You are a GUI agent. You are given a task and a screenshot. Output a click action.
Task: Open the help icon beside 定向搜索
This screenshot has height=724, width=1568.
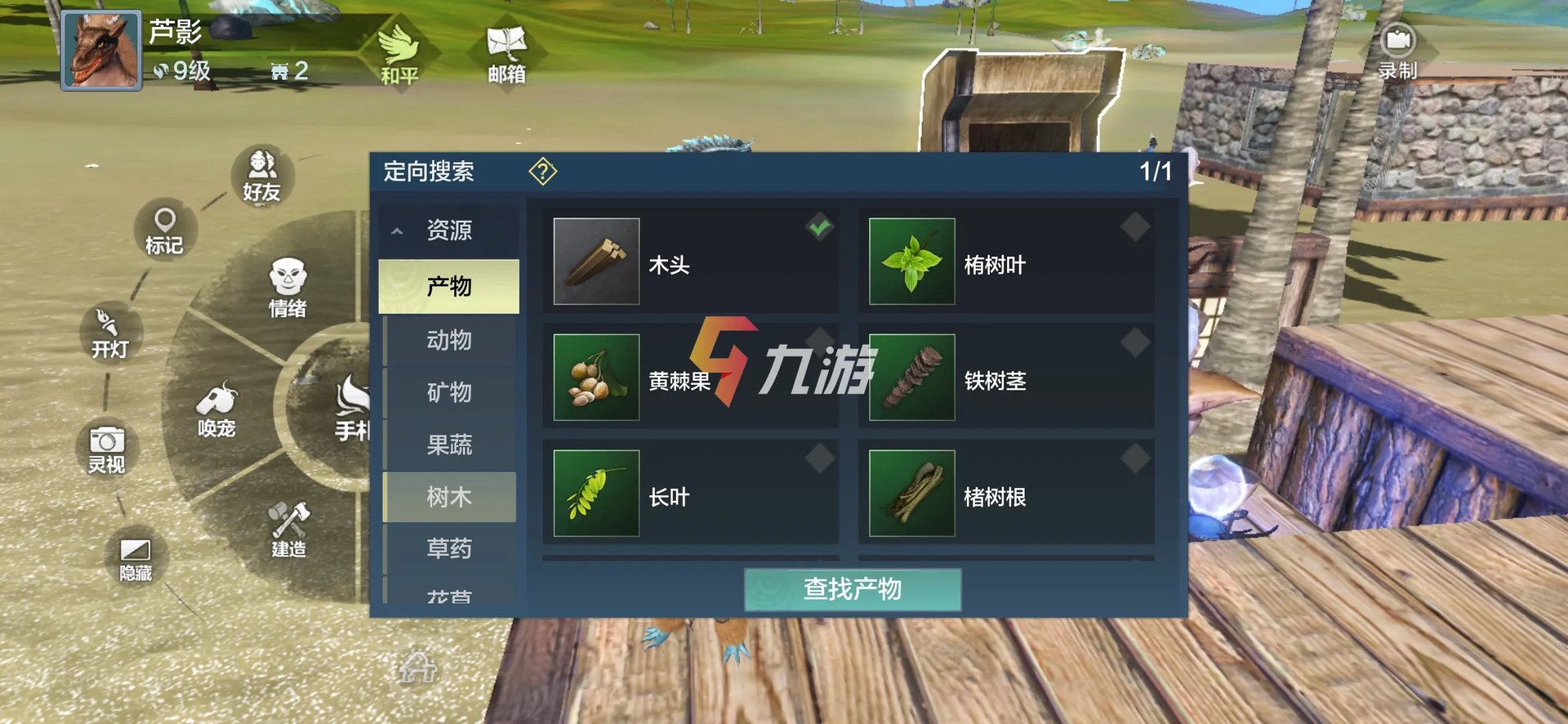pyautogui.click(x=542, y=172)
